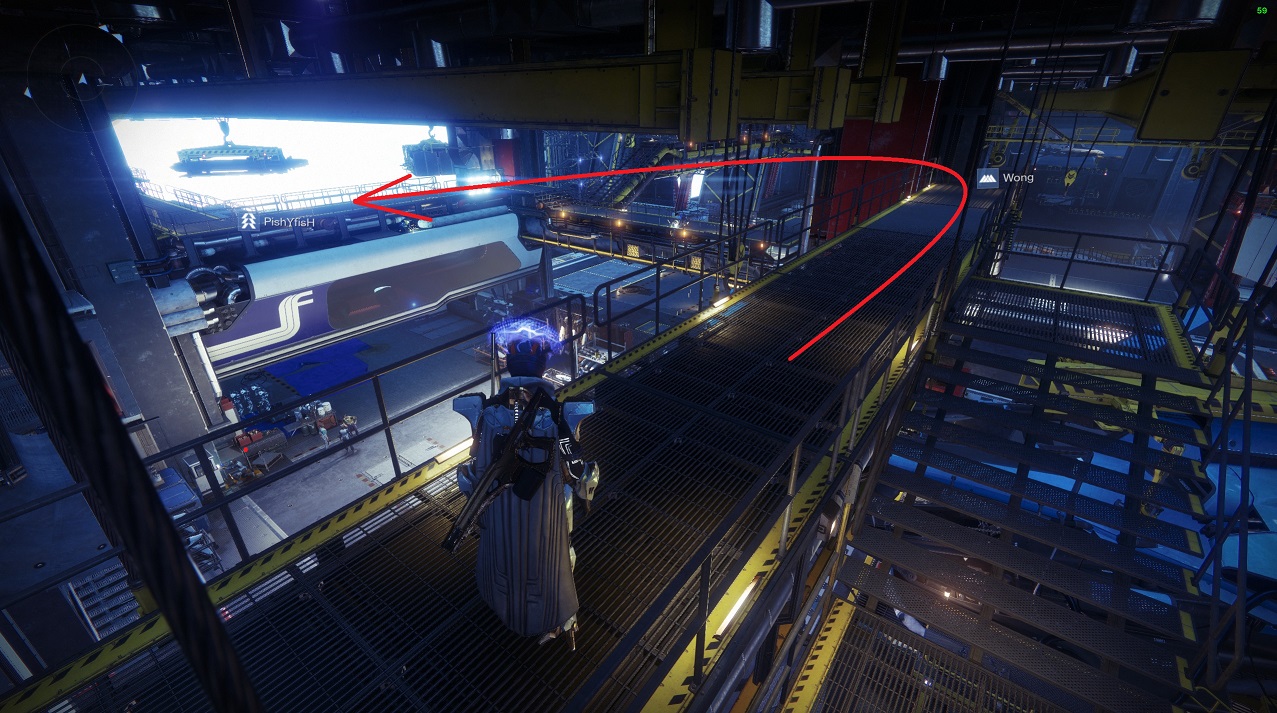Select the Wong player nameplate
The image size is (1277, 713).
[1006, 178]
